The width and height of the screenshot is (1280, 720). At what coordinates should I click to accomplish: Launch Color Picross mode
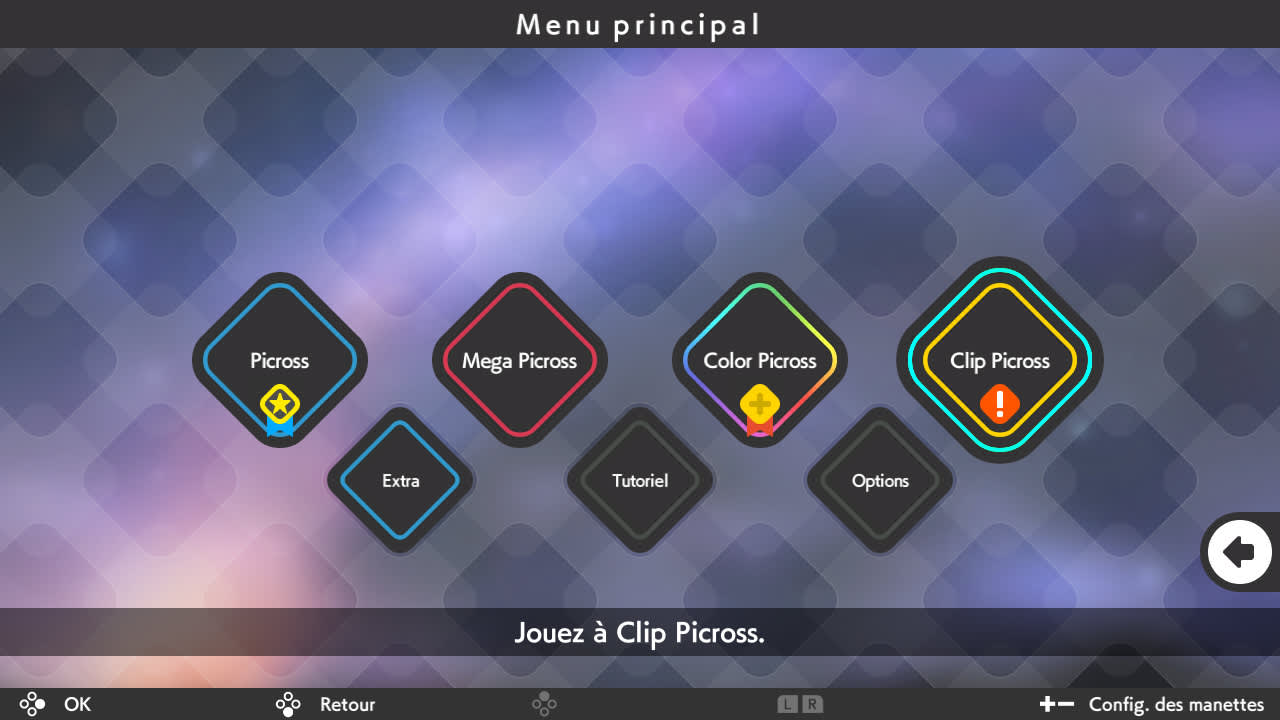(760, 361)
